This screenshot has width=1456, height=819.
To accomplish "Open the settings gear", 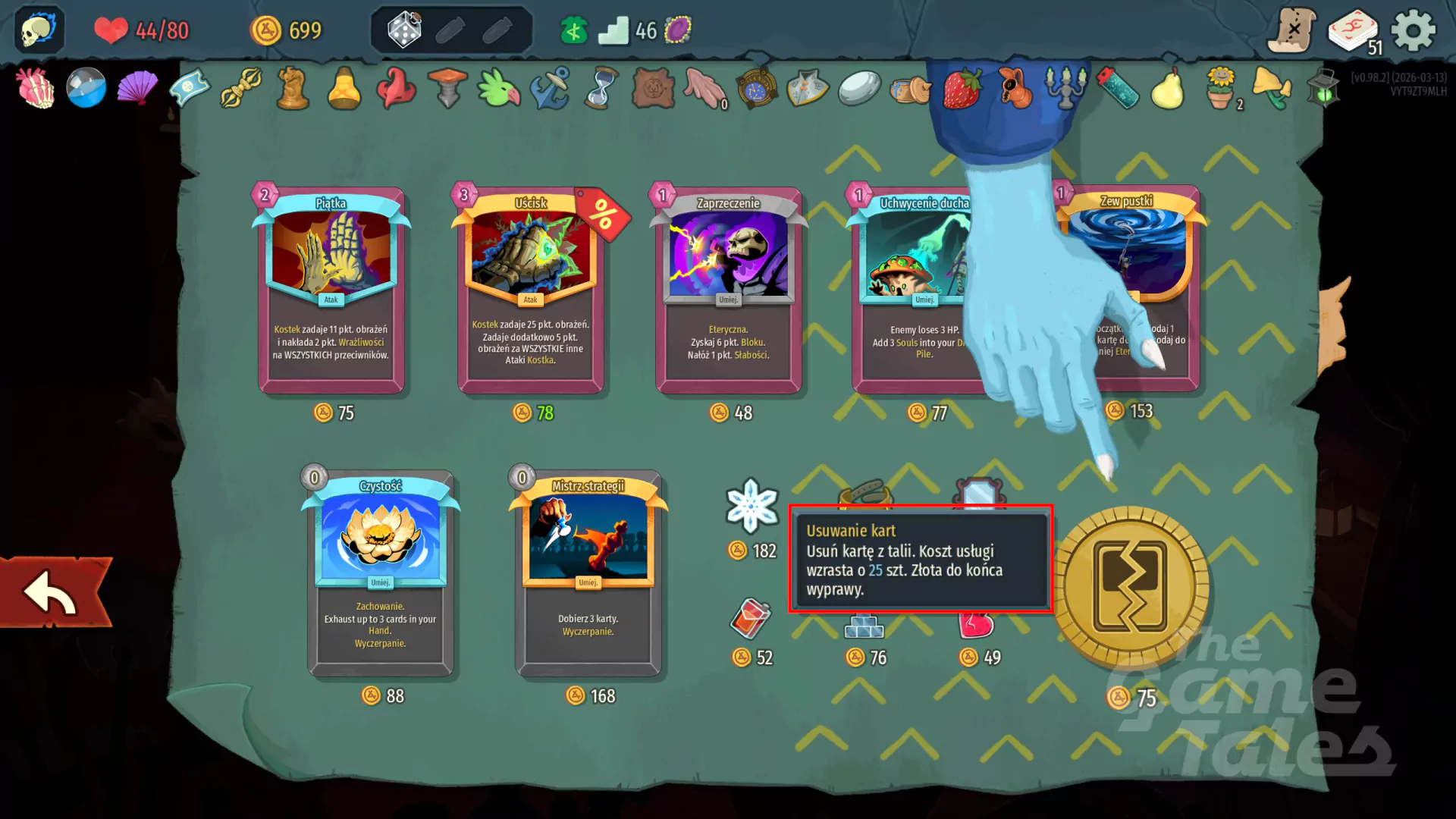I will tap(1412, 32).
